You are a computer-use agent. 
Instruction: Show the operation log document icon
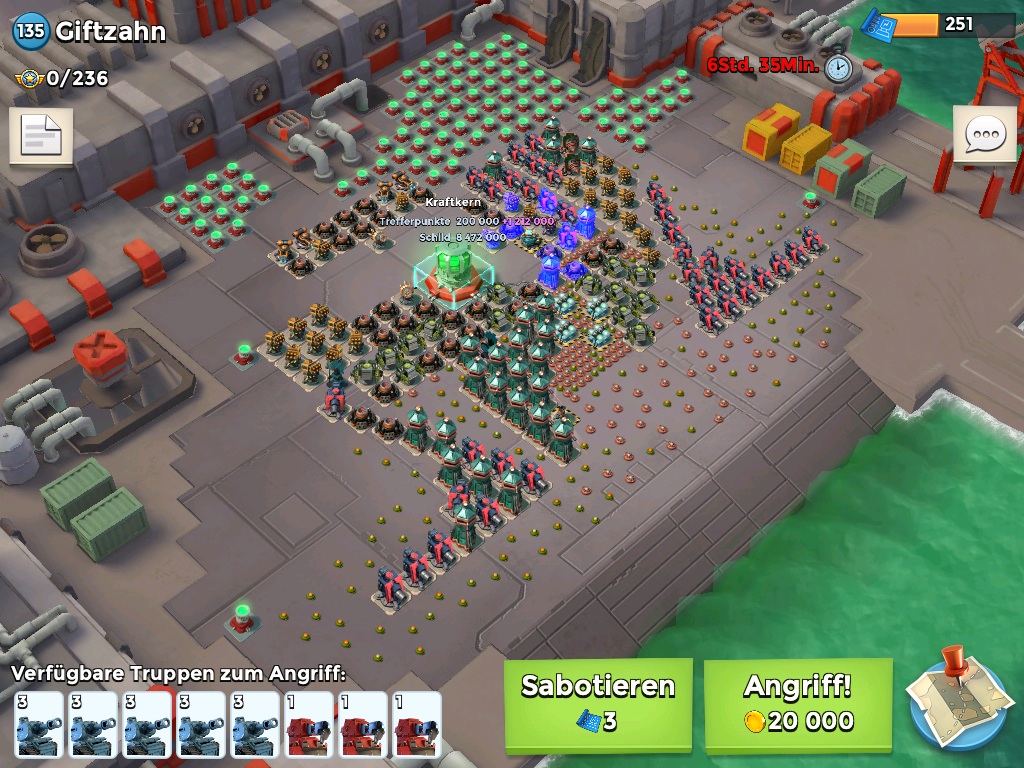tap(41, 136)
